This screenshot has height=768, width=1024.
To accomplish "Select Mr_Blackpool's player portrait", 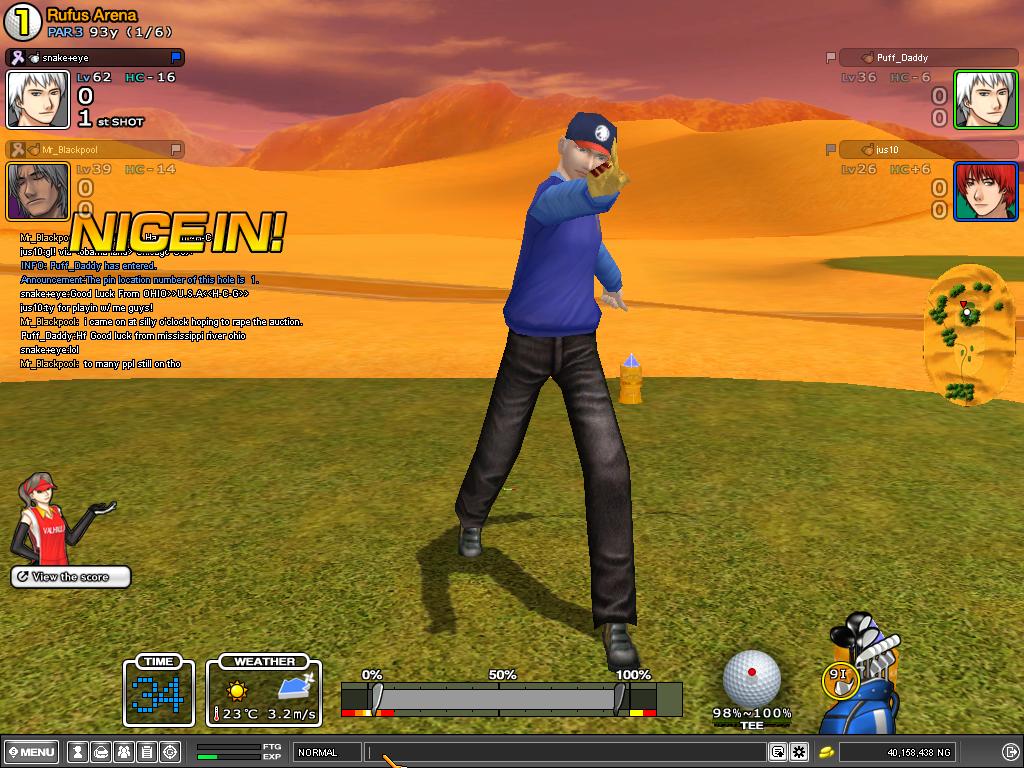I will point(38,191).
